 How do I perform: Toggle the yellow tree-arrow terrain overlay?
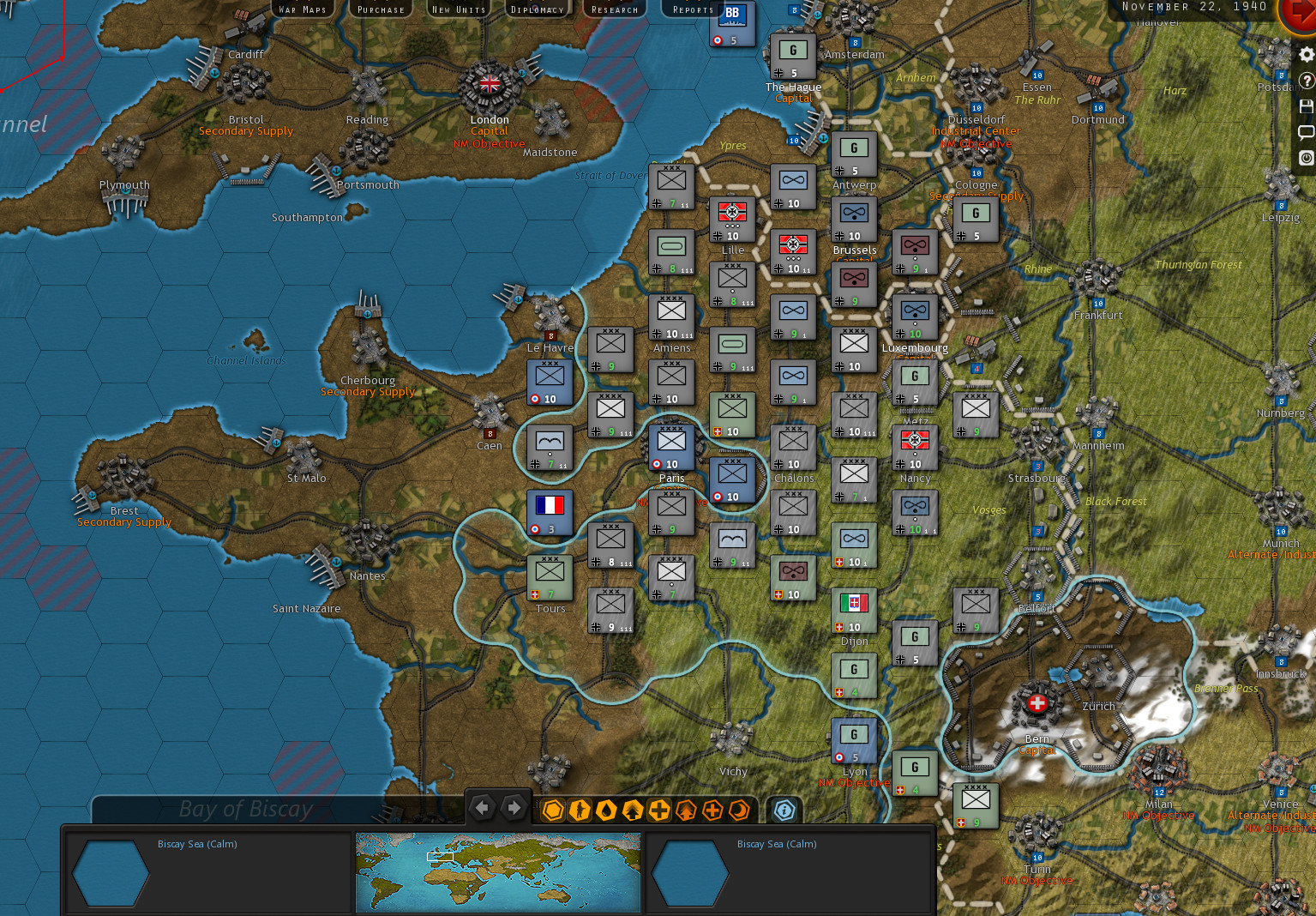(633, 809)
